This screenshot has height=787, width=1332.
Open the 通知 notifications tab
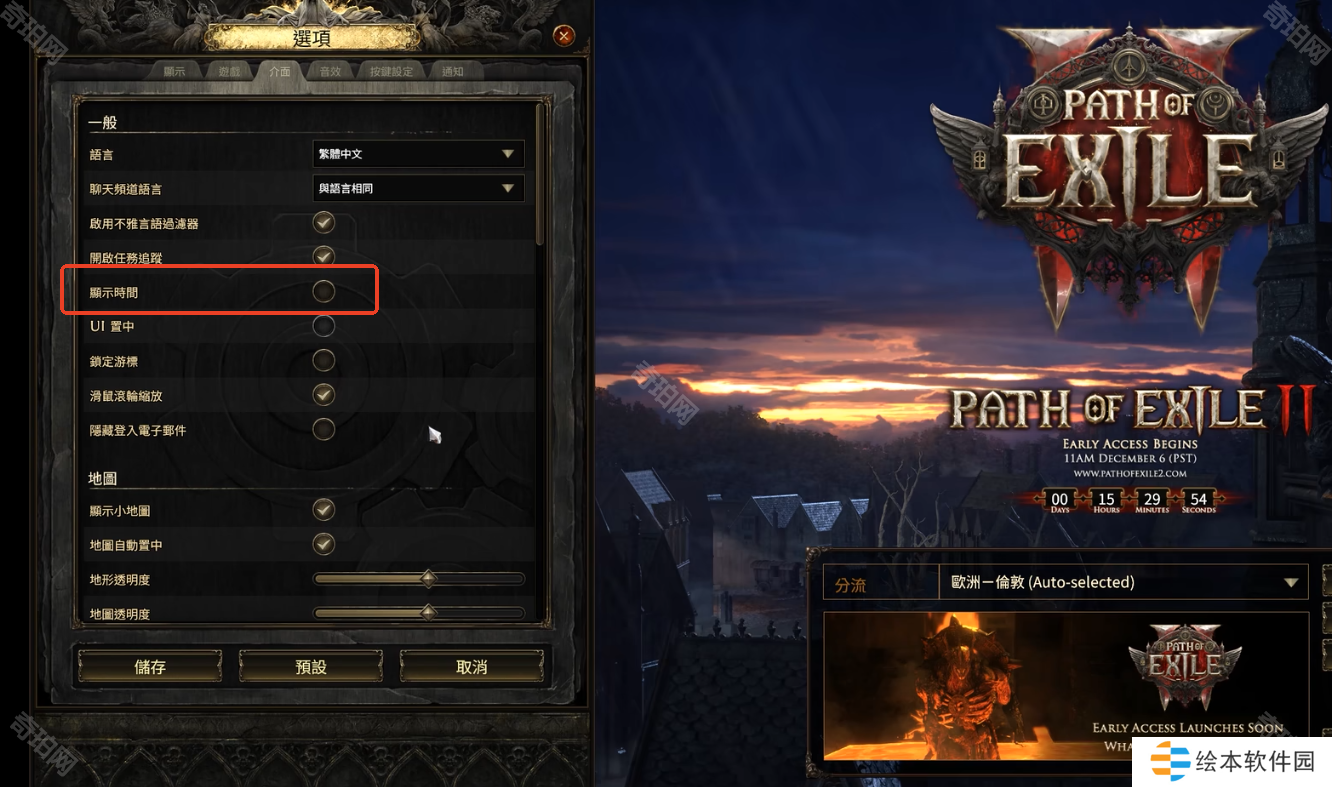pos(453,72)
